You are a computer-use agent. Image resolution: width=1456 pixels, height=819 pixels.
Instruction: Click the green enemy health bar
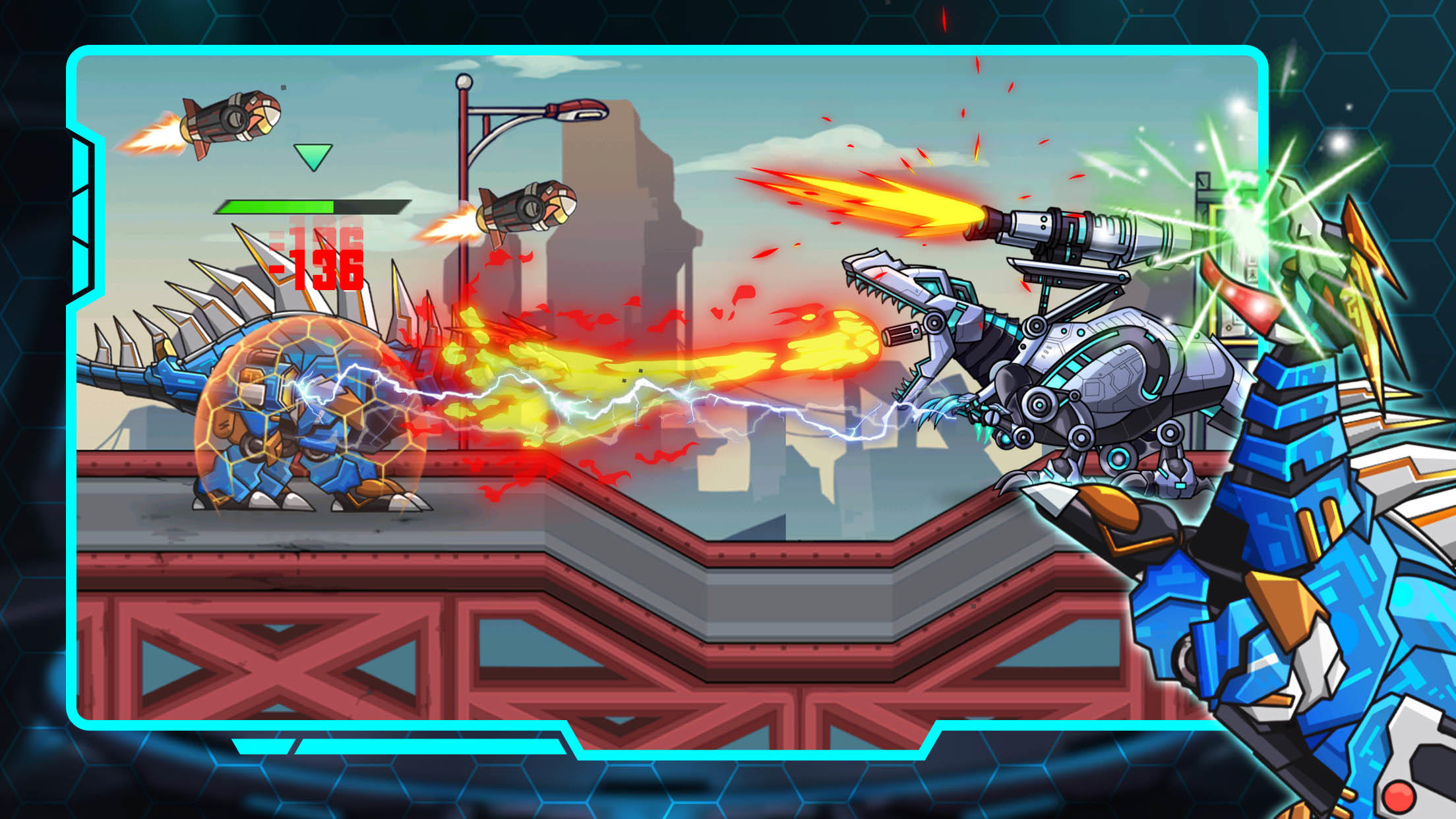[x=277, y=208]
